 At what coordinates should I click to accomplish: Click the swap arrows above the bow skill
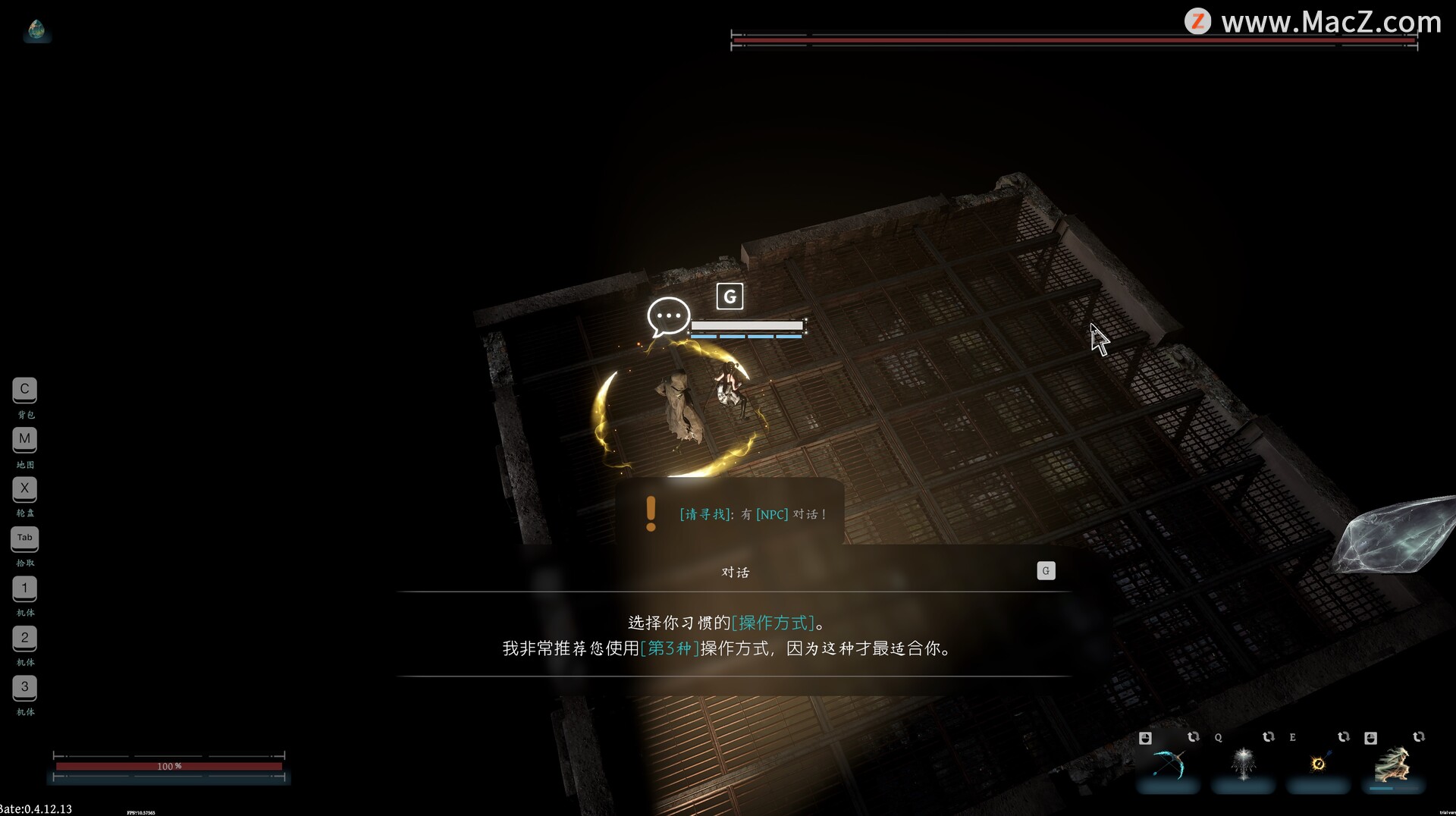tap(1193, 737)
